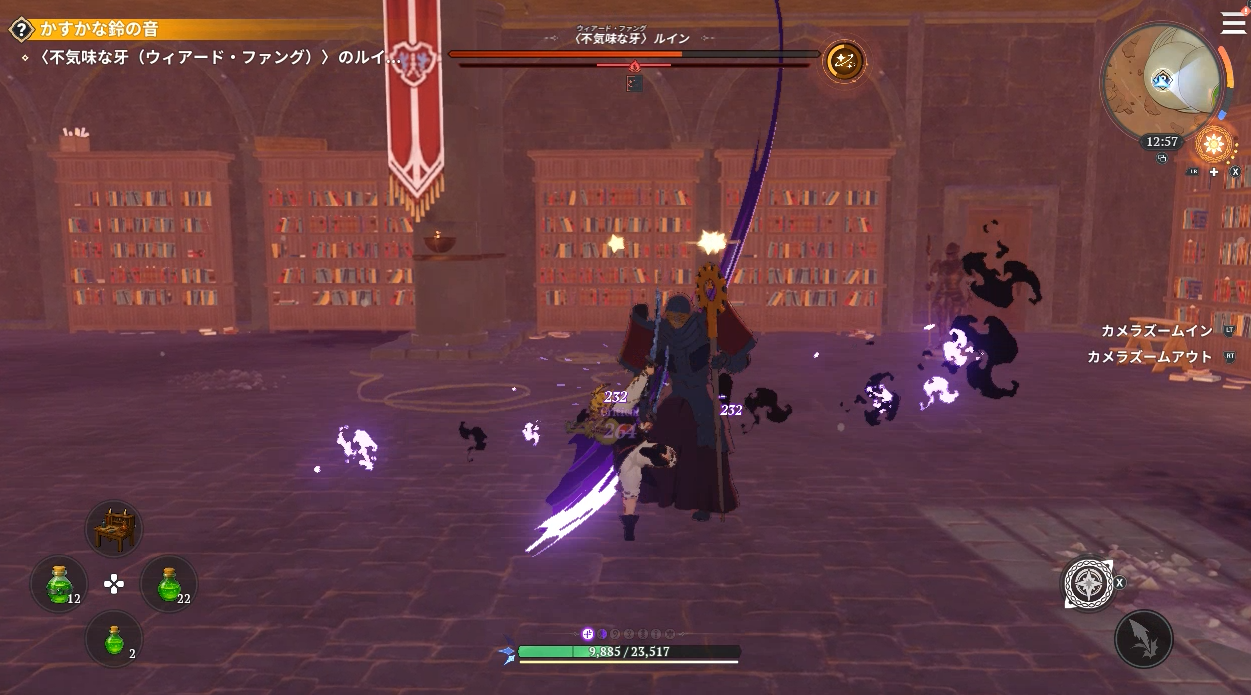The width and height of the screenshot is (1251, 695).
Task: Toggle the small window icon below the clock
Action: [x=1163, y=158]
